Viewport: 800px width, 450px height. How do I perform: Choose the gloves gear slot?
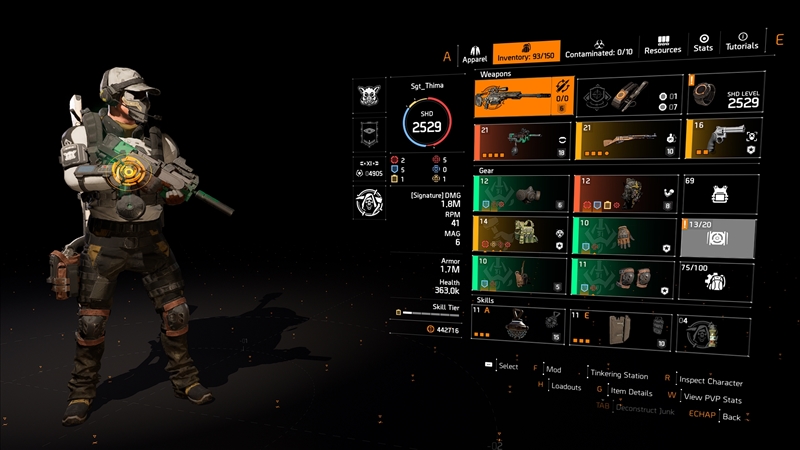(x=624, y=234)
